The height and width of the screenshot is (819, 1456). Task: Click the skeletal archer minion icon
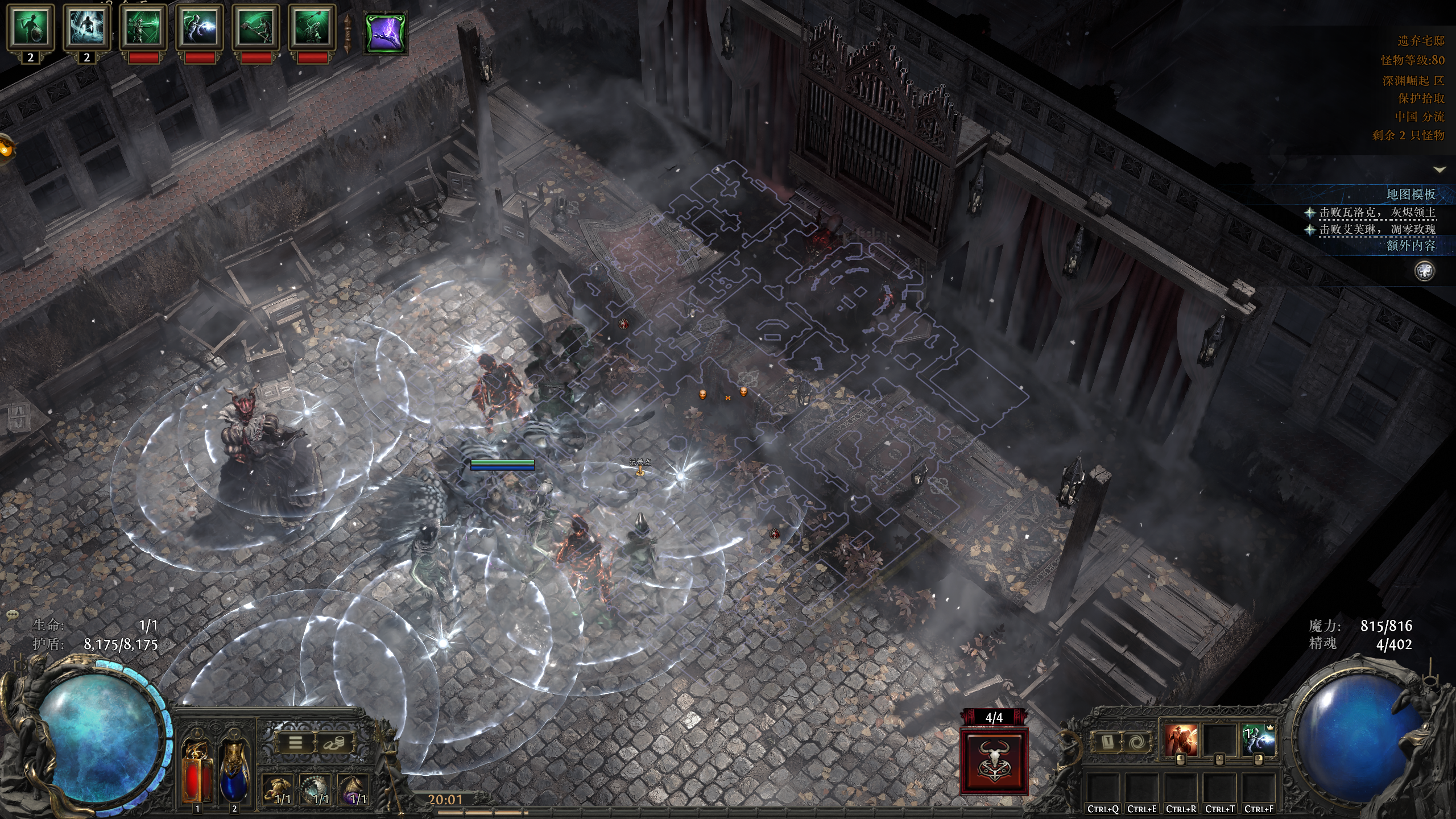(x=143, y=27)
